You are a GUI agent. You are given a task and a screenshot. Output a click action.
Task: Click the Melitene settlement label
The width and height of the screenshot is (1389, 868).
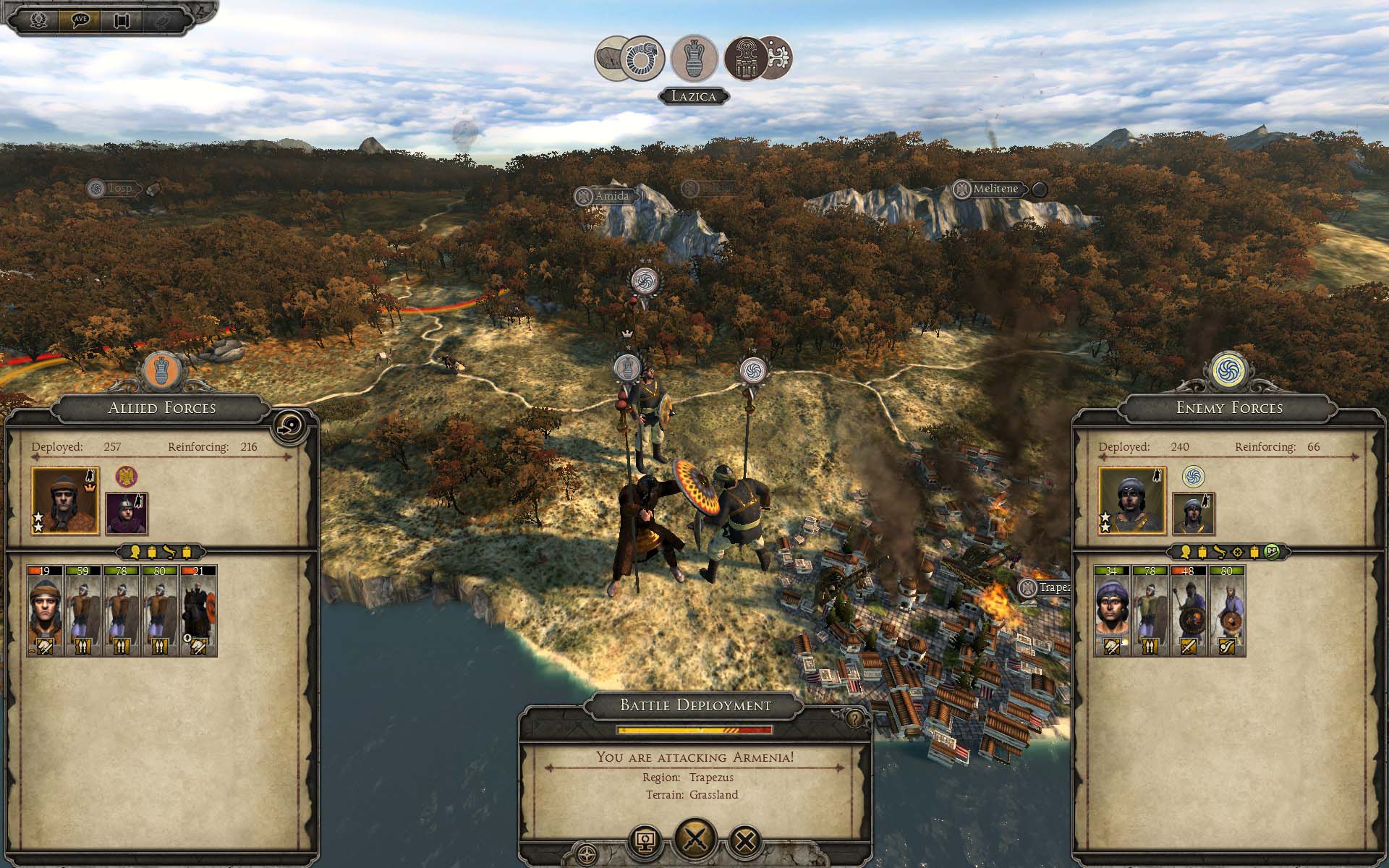tap(995, 189)
